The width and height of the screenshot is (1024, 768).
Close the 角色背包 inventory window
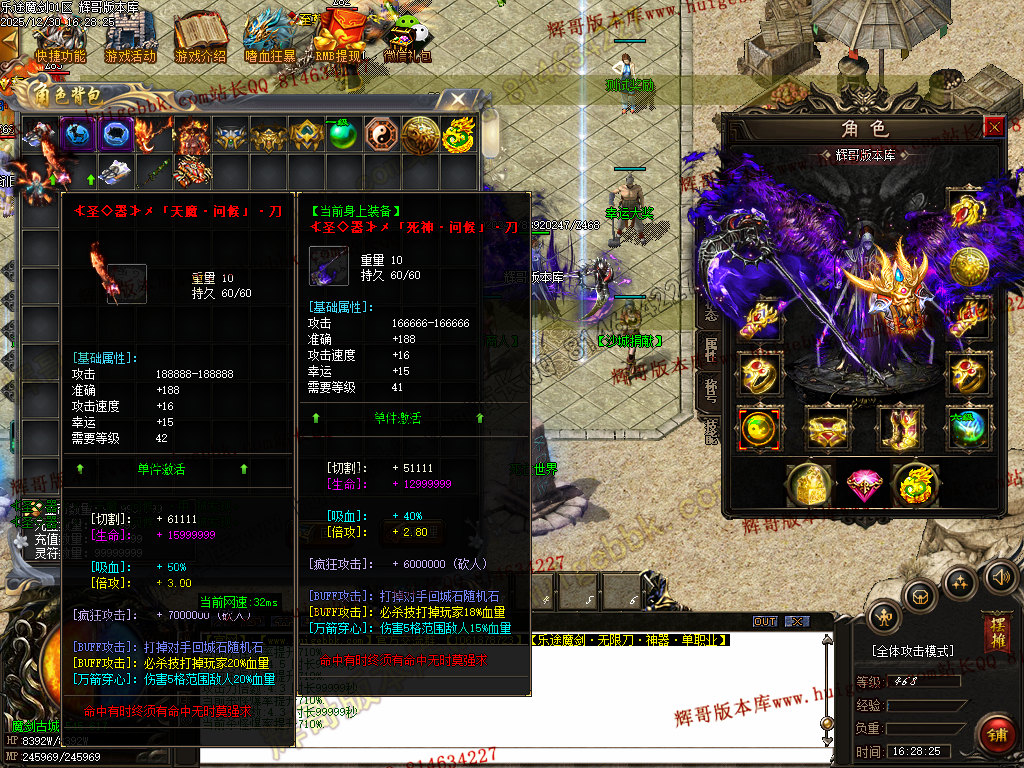pyautogui.click(x=457, y=99)
